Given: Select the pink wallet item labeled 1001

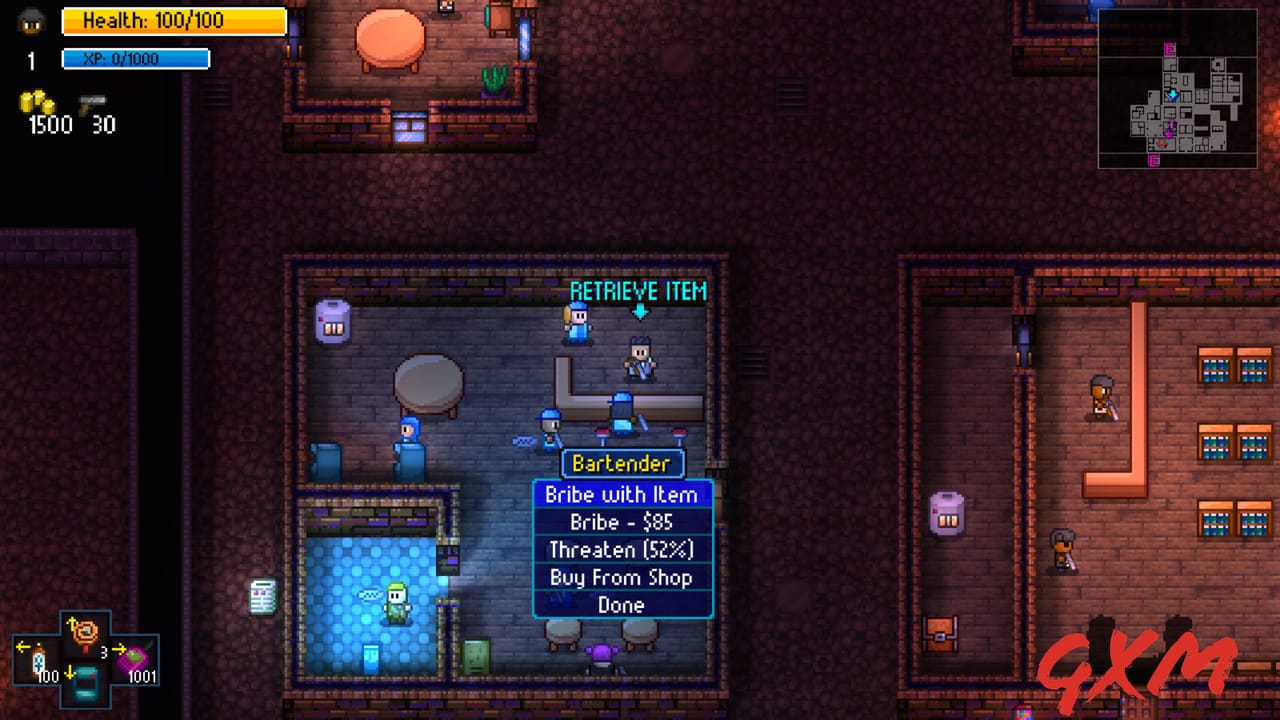Looking at the screenshot, I should point(138,658).
